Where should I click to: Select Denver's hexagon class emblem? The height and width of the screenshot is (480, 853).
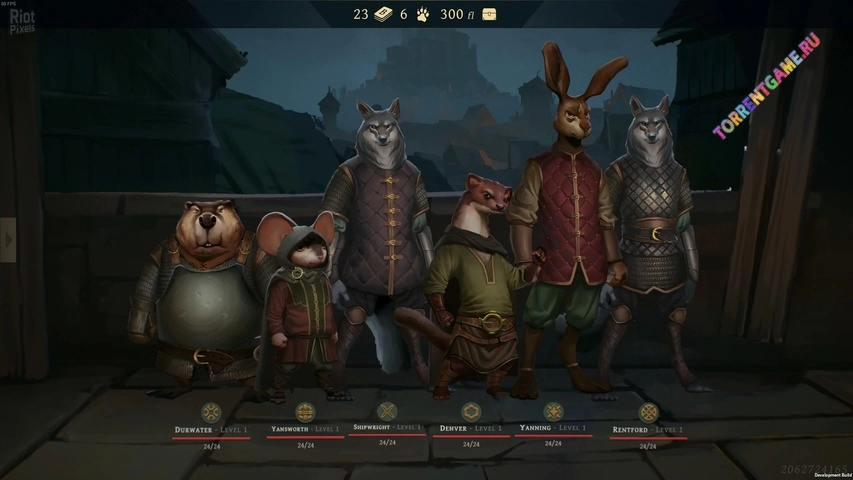pyautogui.click(x=471, y=411)
